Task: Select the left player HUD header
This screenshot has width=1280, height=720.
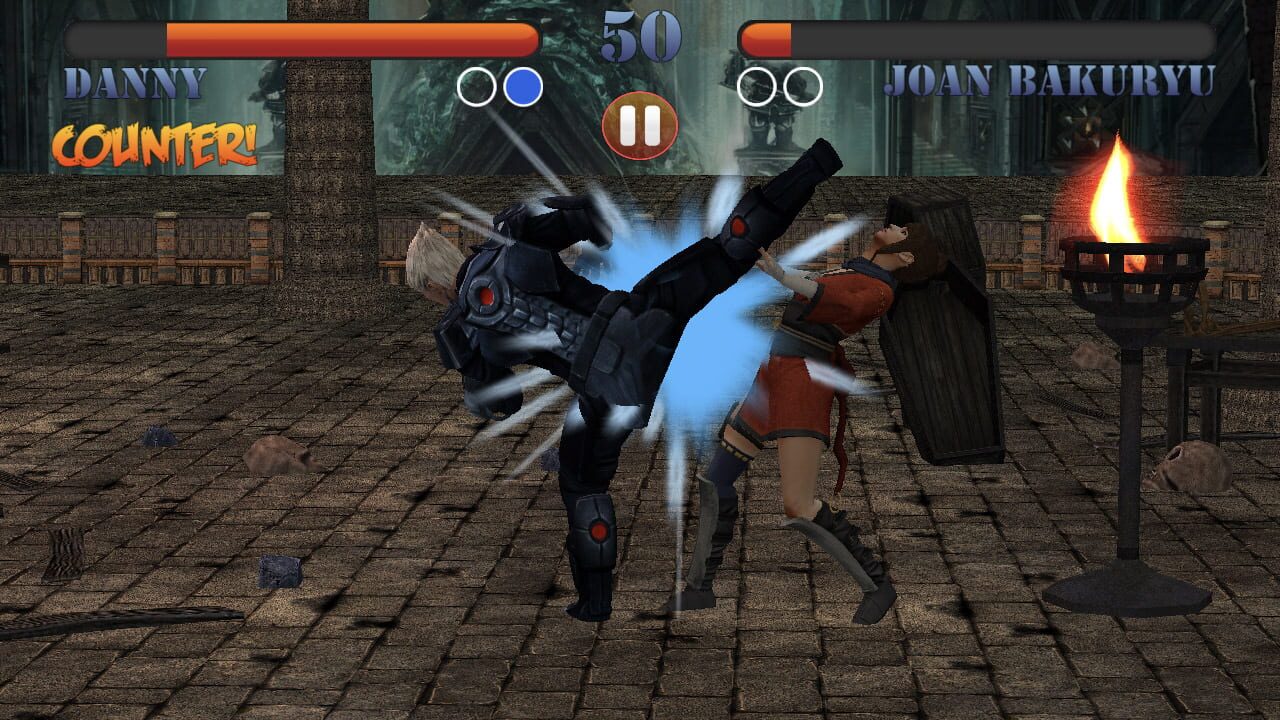Action: pyautogui.click(x=200, y=60)
